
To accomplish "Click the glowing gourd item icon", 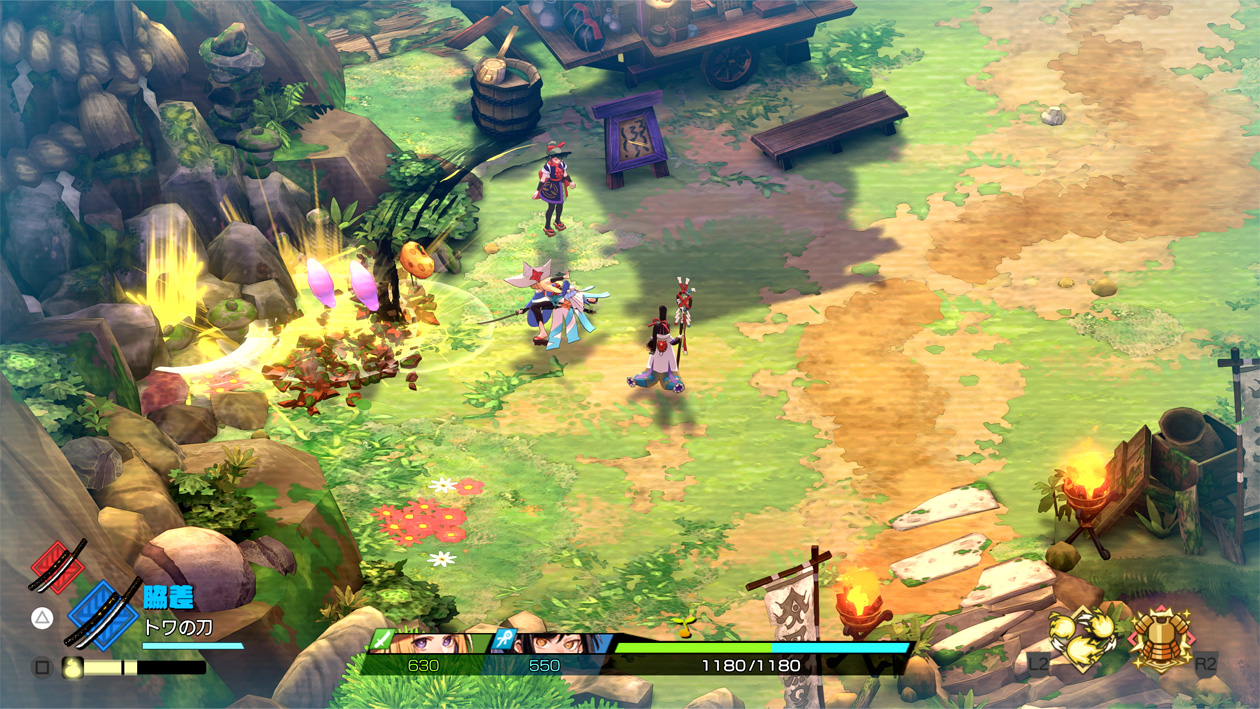I will click(x=72, y=667).
